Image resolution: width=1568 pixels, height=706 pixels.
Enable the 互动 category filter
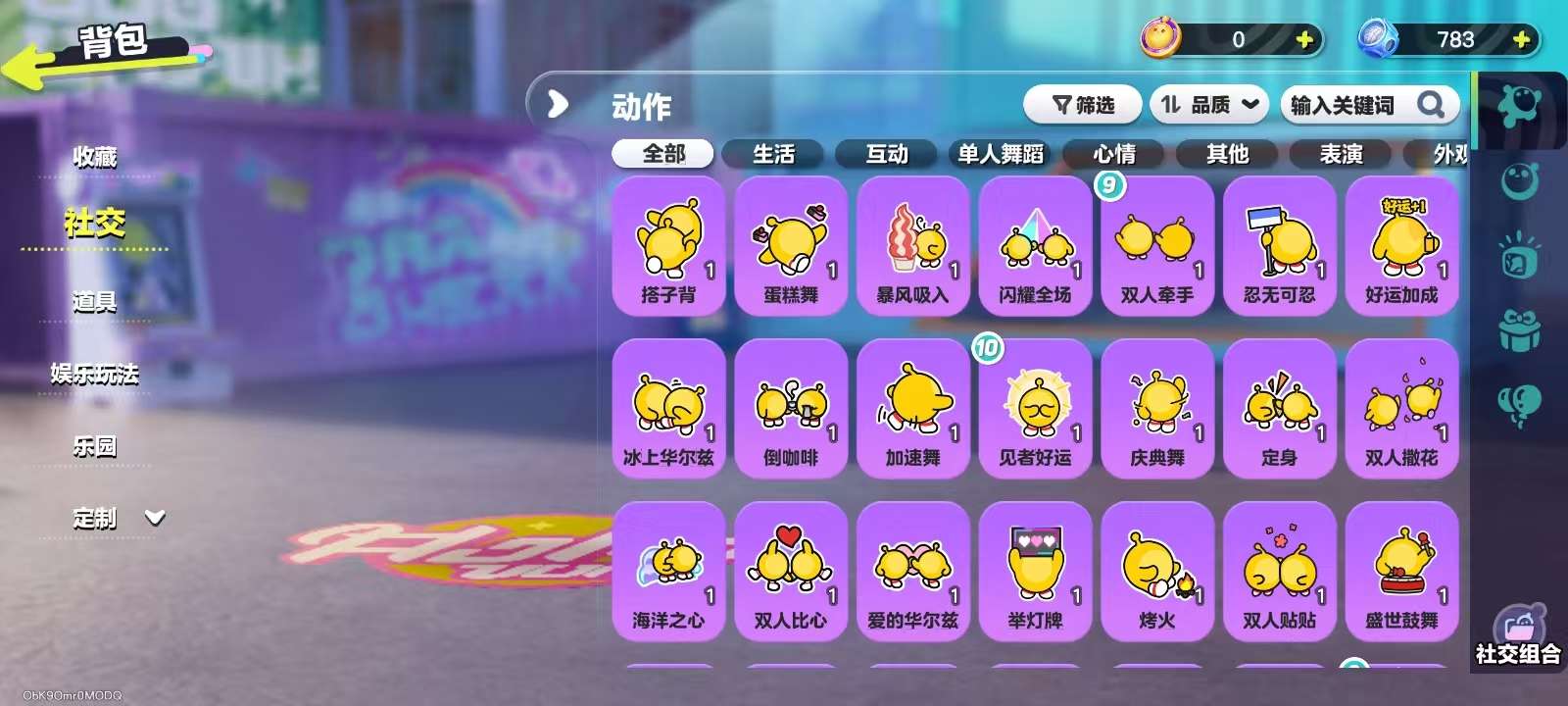887,153
